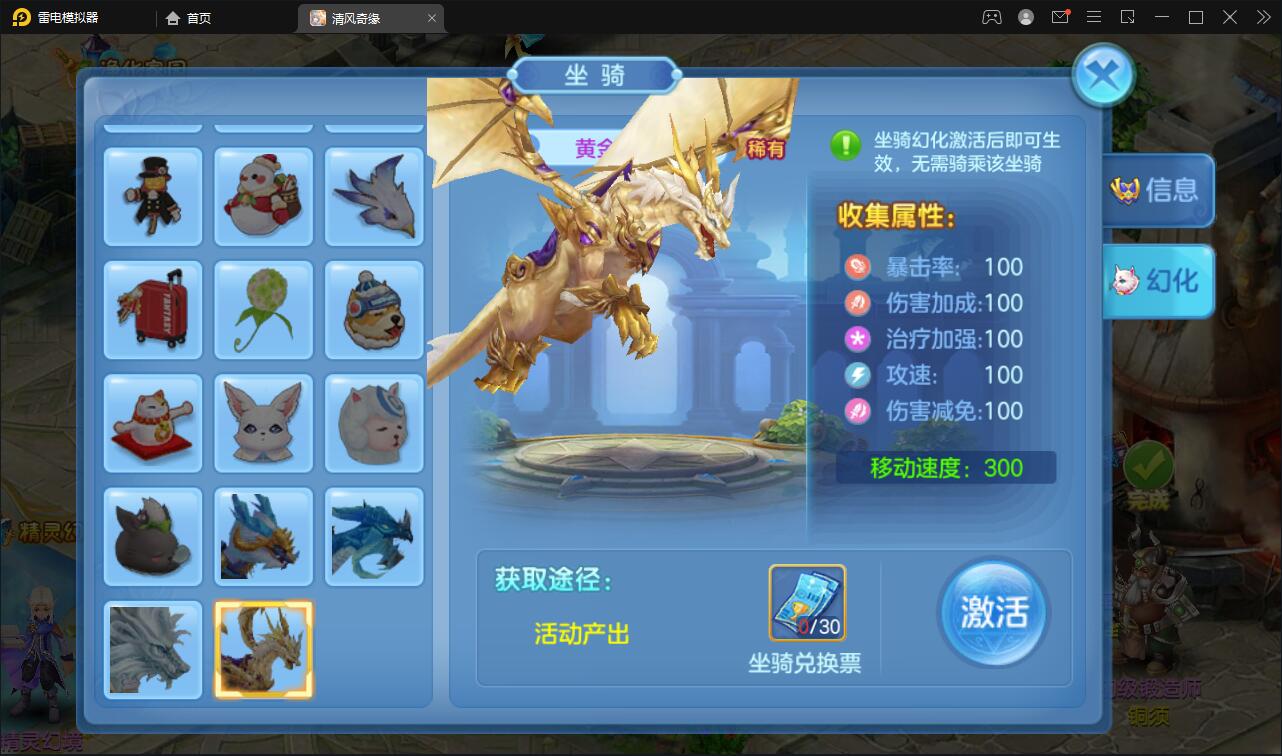Select the feather wing mount icon
Screen dimensions: 1282x756
pos(374,196)
